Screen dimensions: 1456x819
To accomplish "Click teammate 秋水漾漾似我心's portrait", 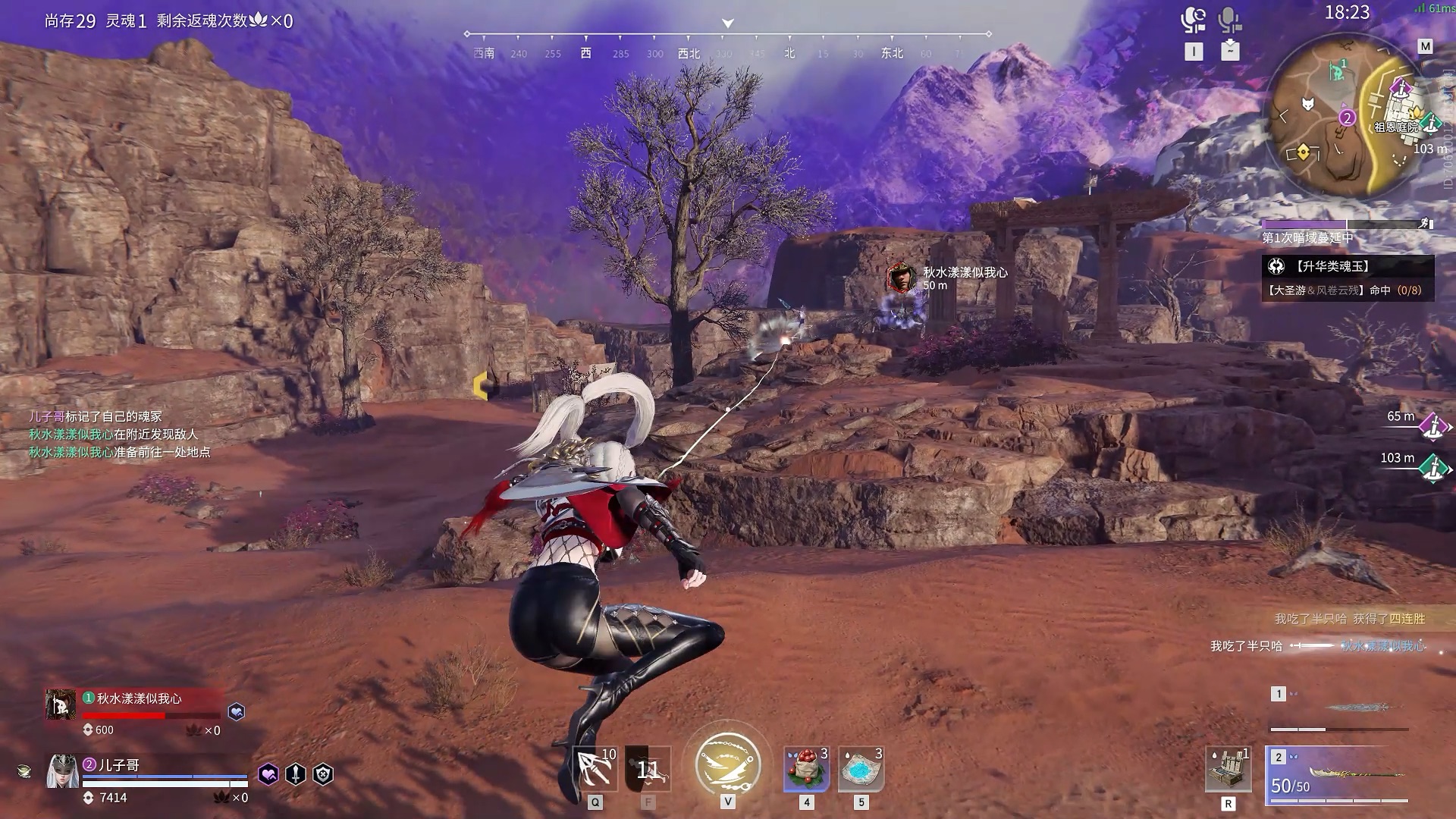I will 60,704.
